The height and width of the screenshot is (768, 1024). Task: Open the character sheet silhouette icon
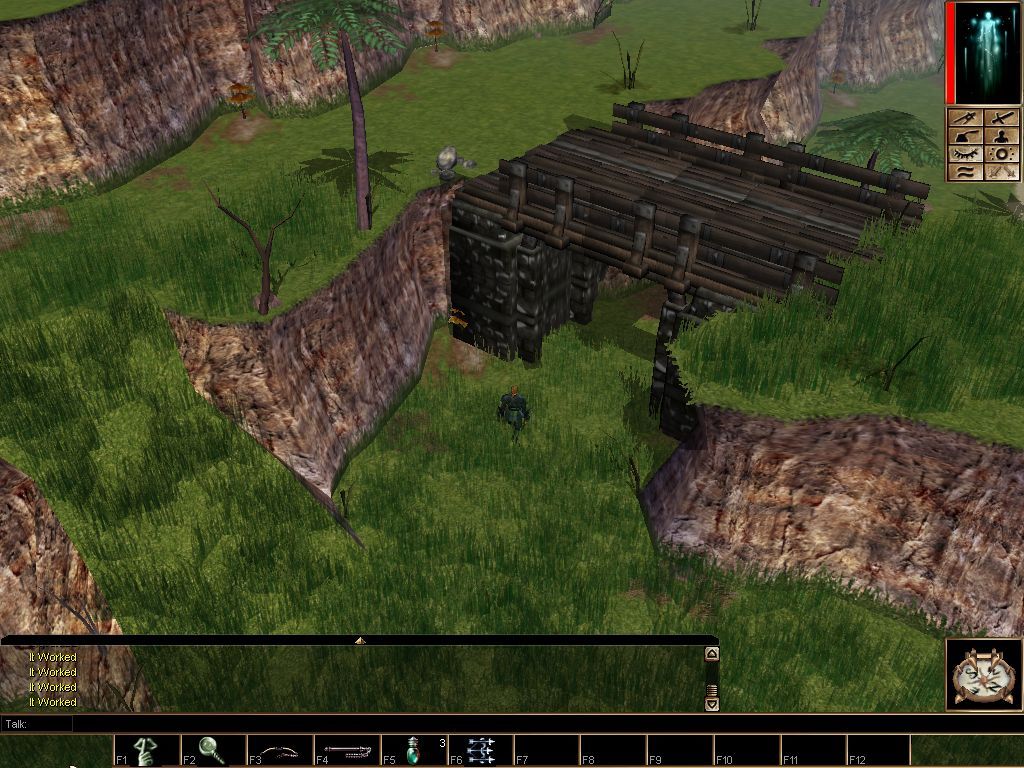(1003, 137)
